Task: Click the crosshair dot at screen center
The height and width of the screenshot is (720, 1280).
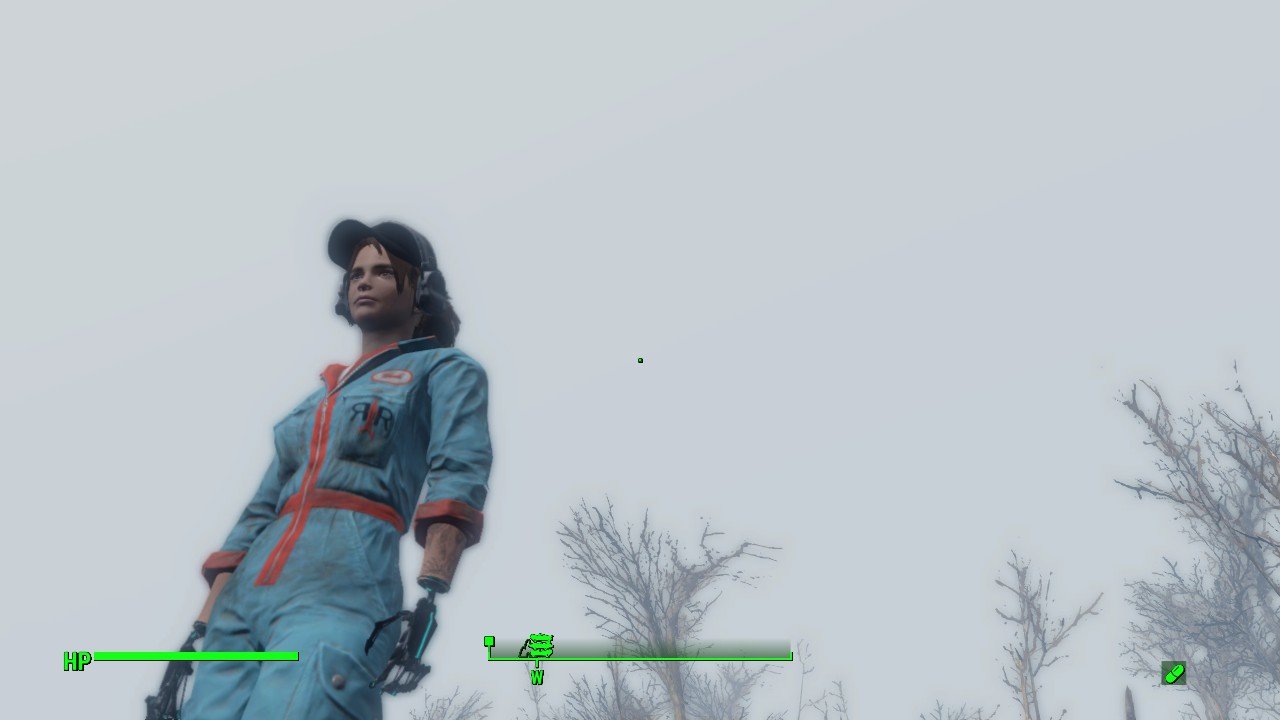Action: pos(639,360)
